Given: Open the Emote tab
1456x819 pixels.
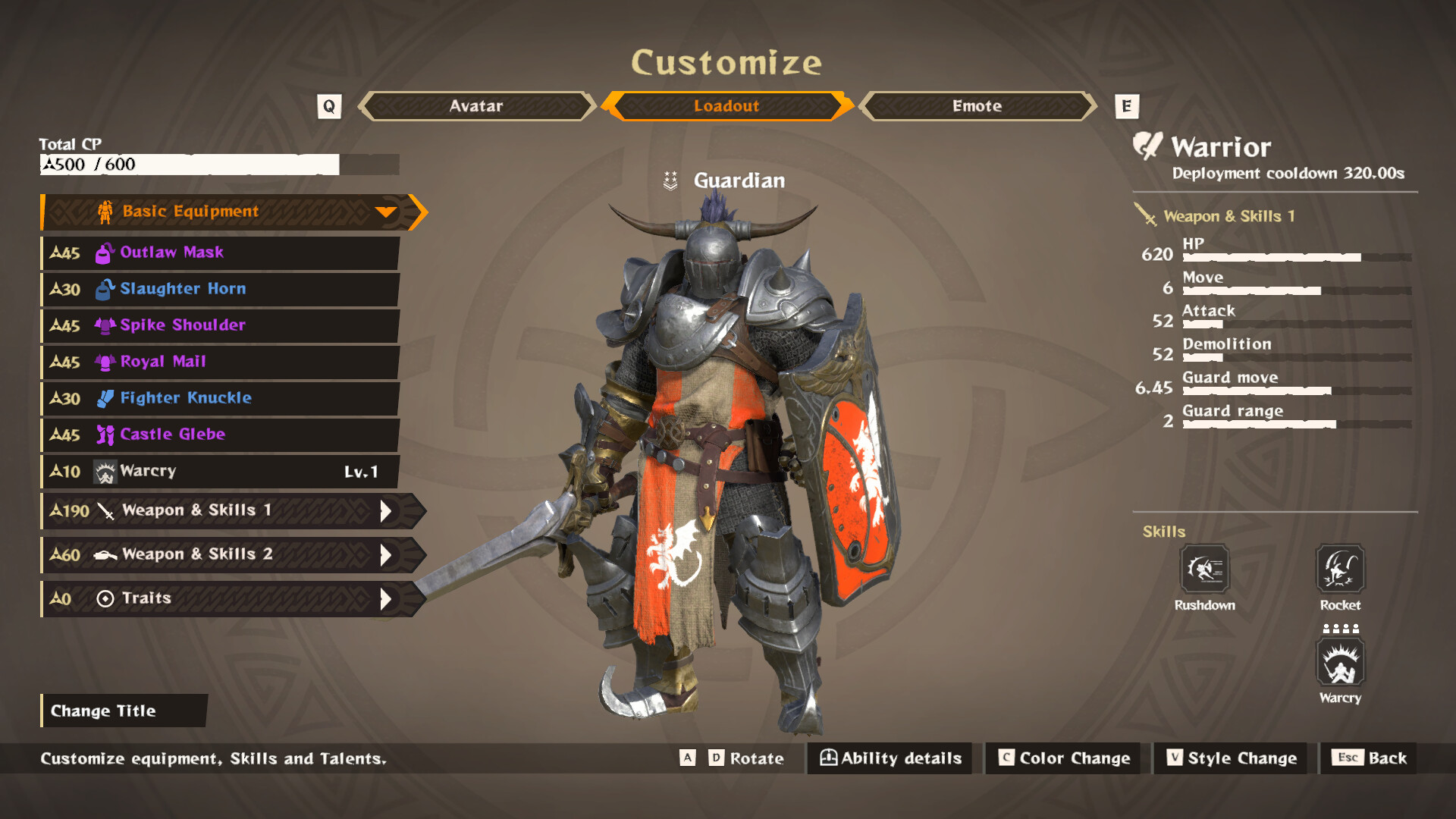Looking at the screenshot, I should 977,106.
